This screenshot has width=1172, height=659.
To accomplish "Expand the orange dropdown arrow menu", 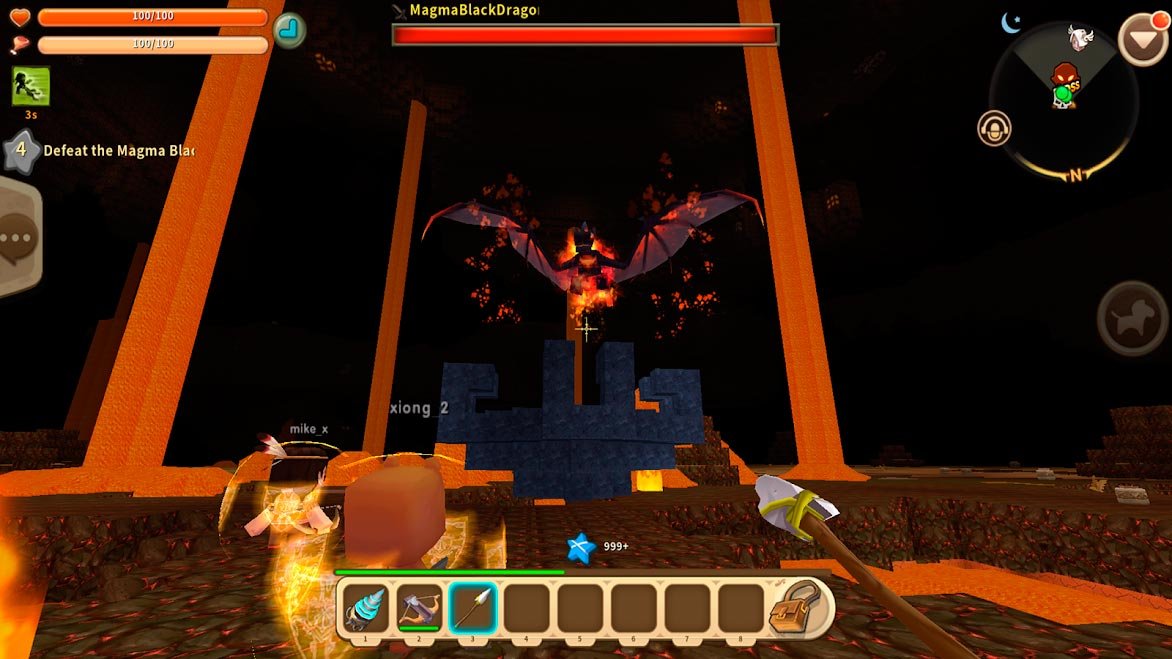I will point(1141,40).
